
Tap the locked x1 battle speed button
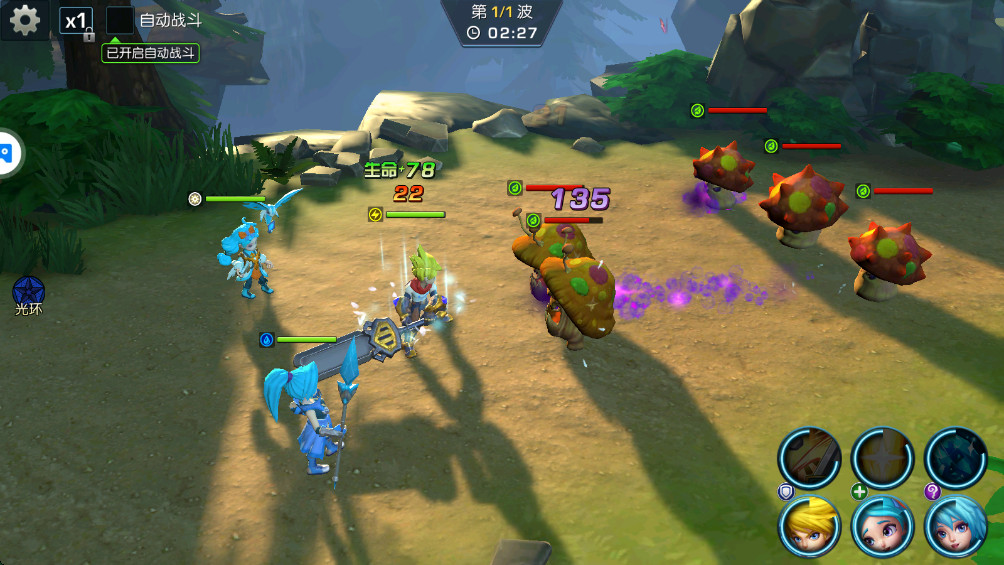click(76, 21)
